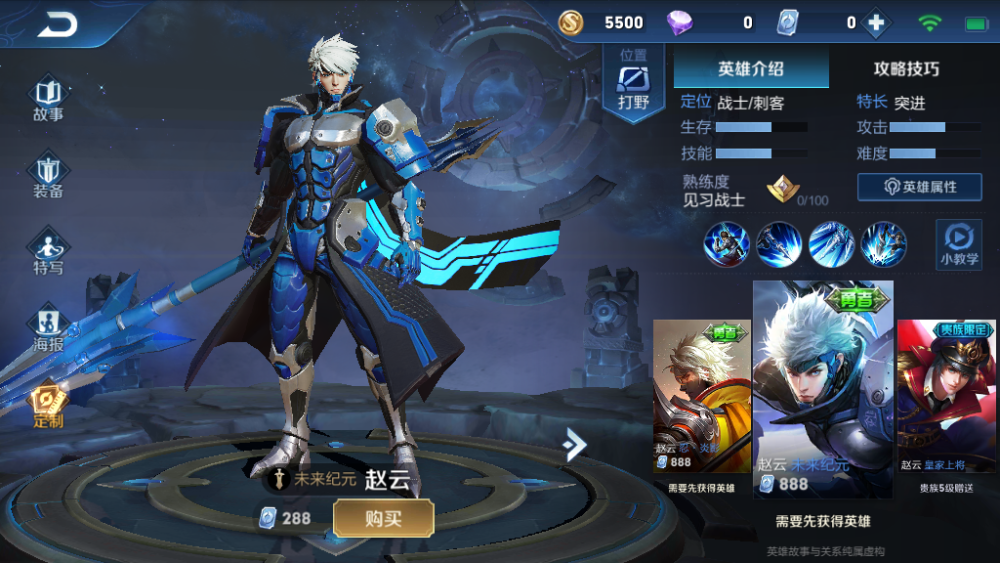Select the 未来纪元 skin card
The image size is (1000, 563).
pos(822,388)
